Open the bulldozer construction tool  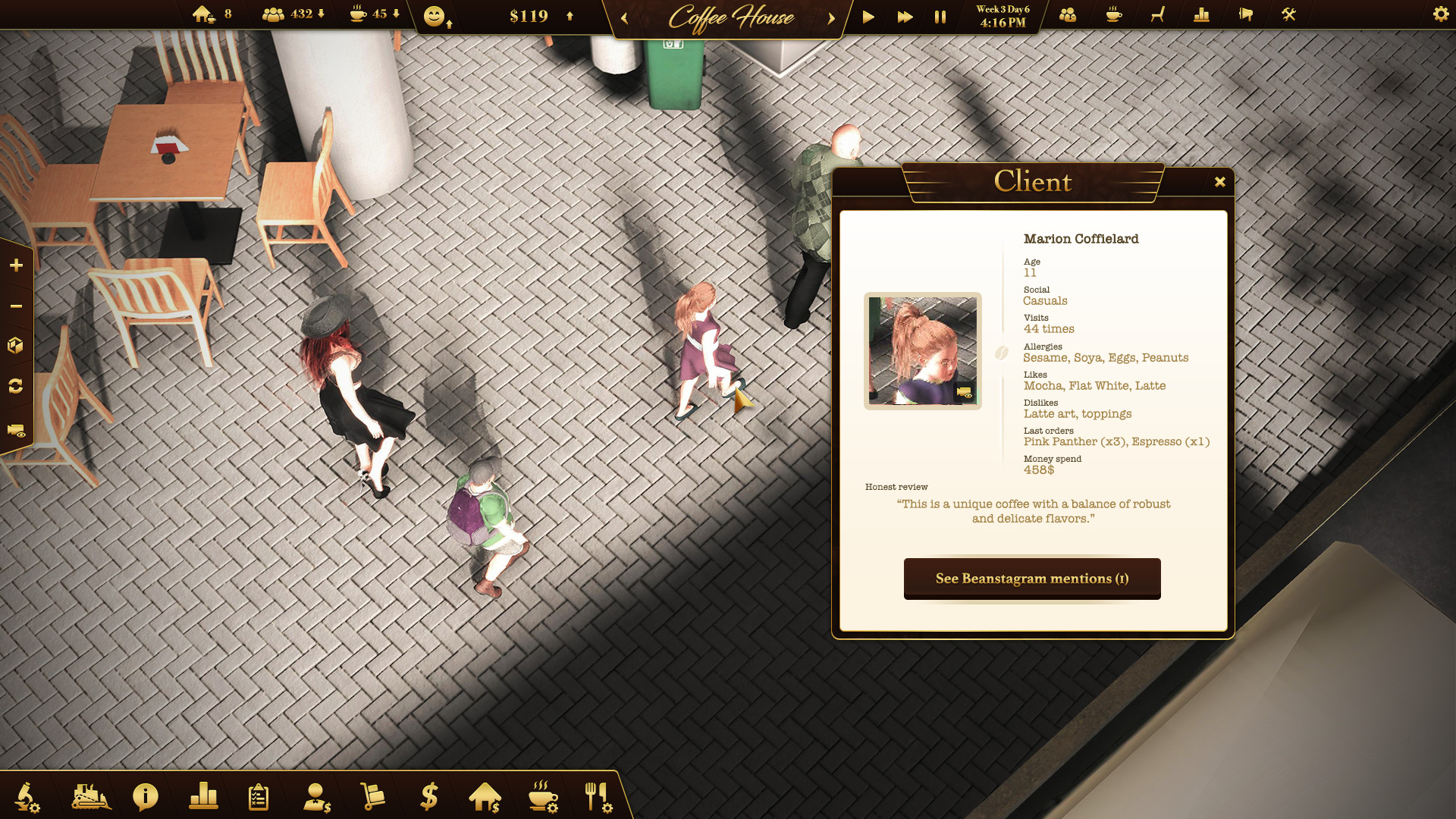click(x=89, y=796)
